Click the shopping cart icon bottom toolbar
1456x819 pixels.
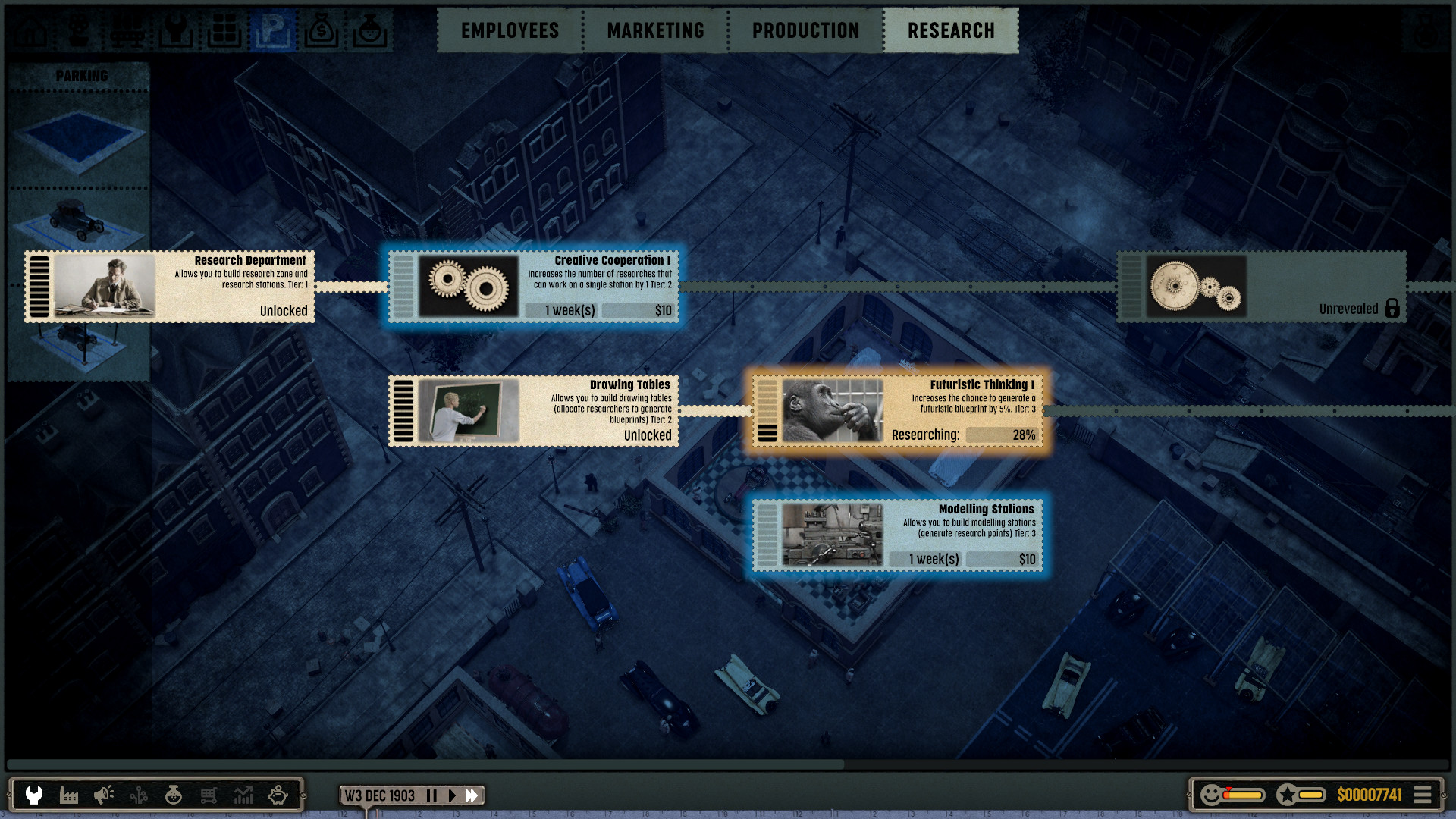pos(209,795)
